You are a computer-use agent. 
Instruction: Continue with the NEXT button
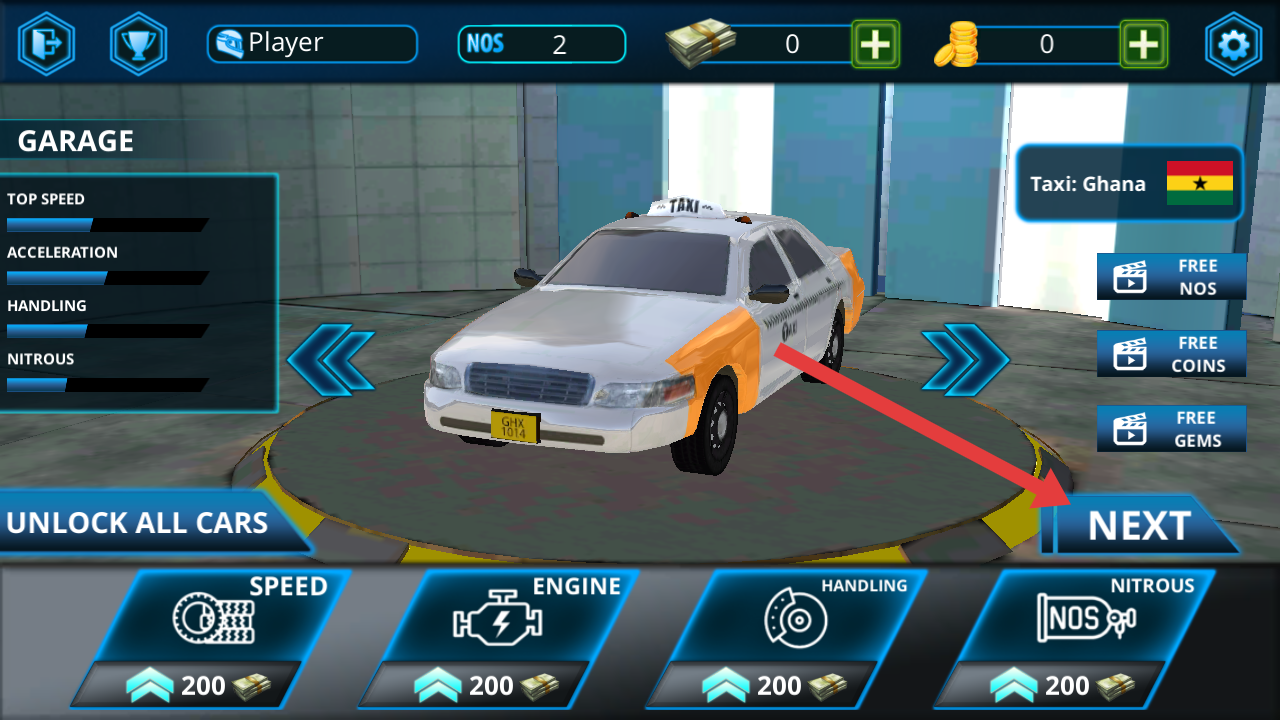pos(1139,526)
